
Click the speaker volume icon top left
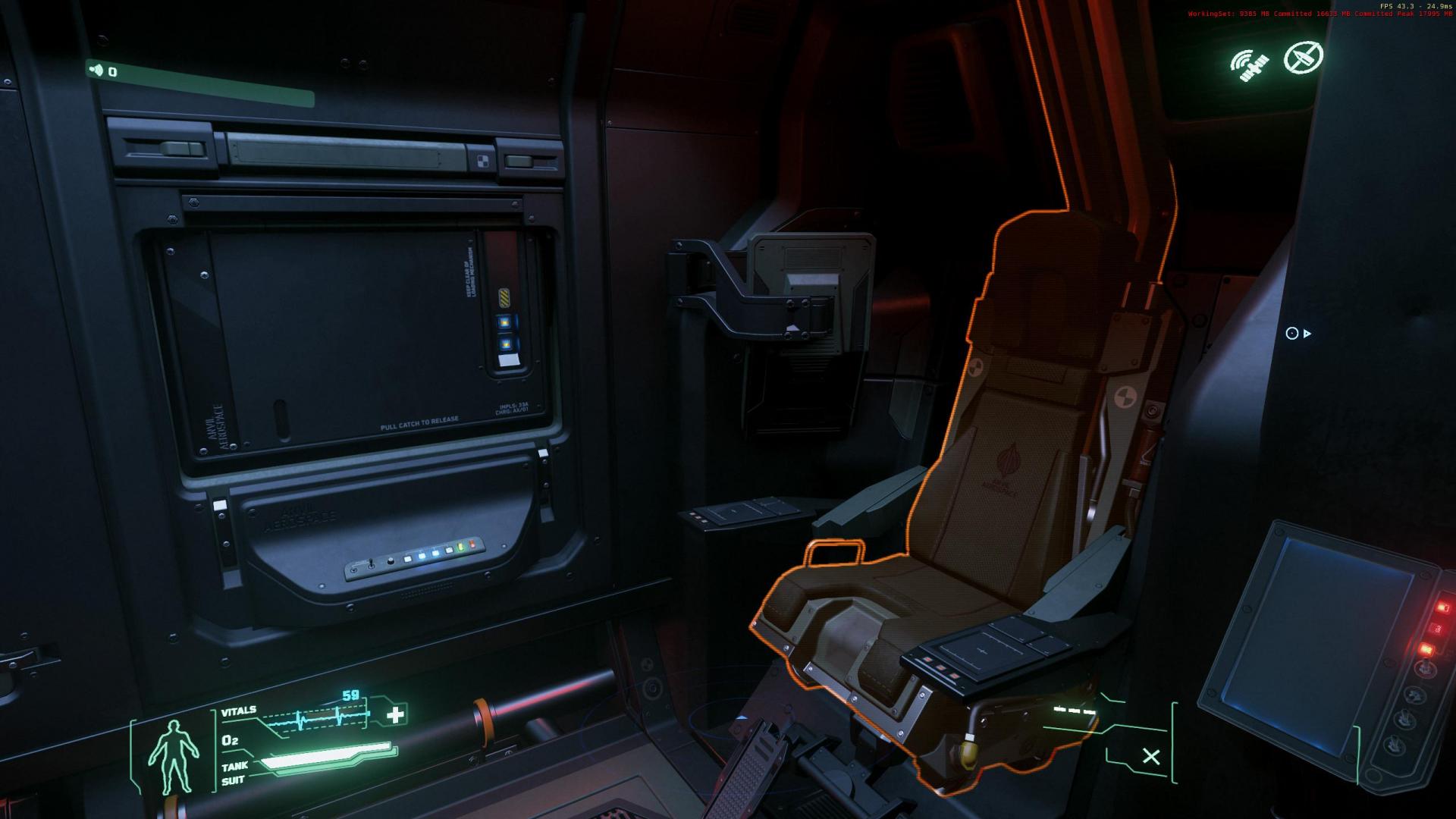click(96, 69)
